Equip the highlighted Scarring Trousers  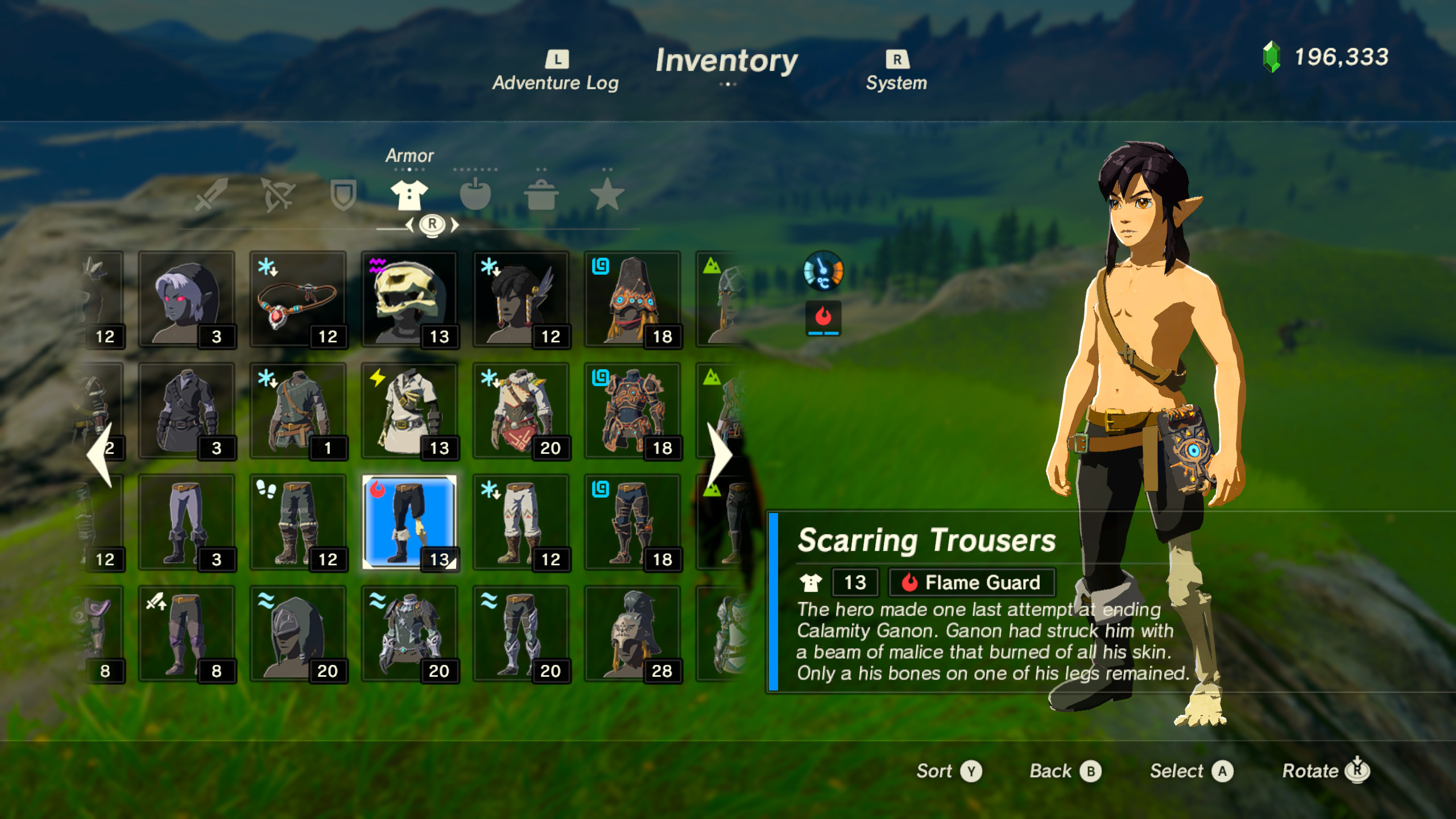(409, 520)
